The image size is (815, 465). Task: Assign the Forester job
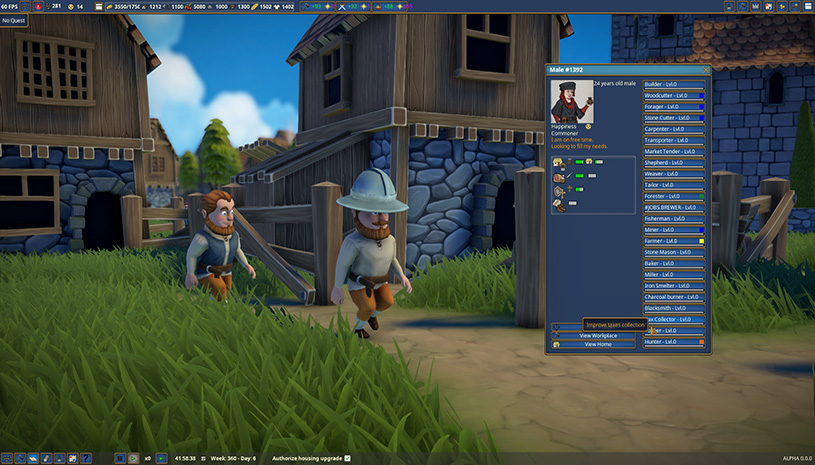coord(674,196)
